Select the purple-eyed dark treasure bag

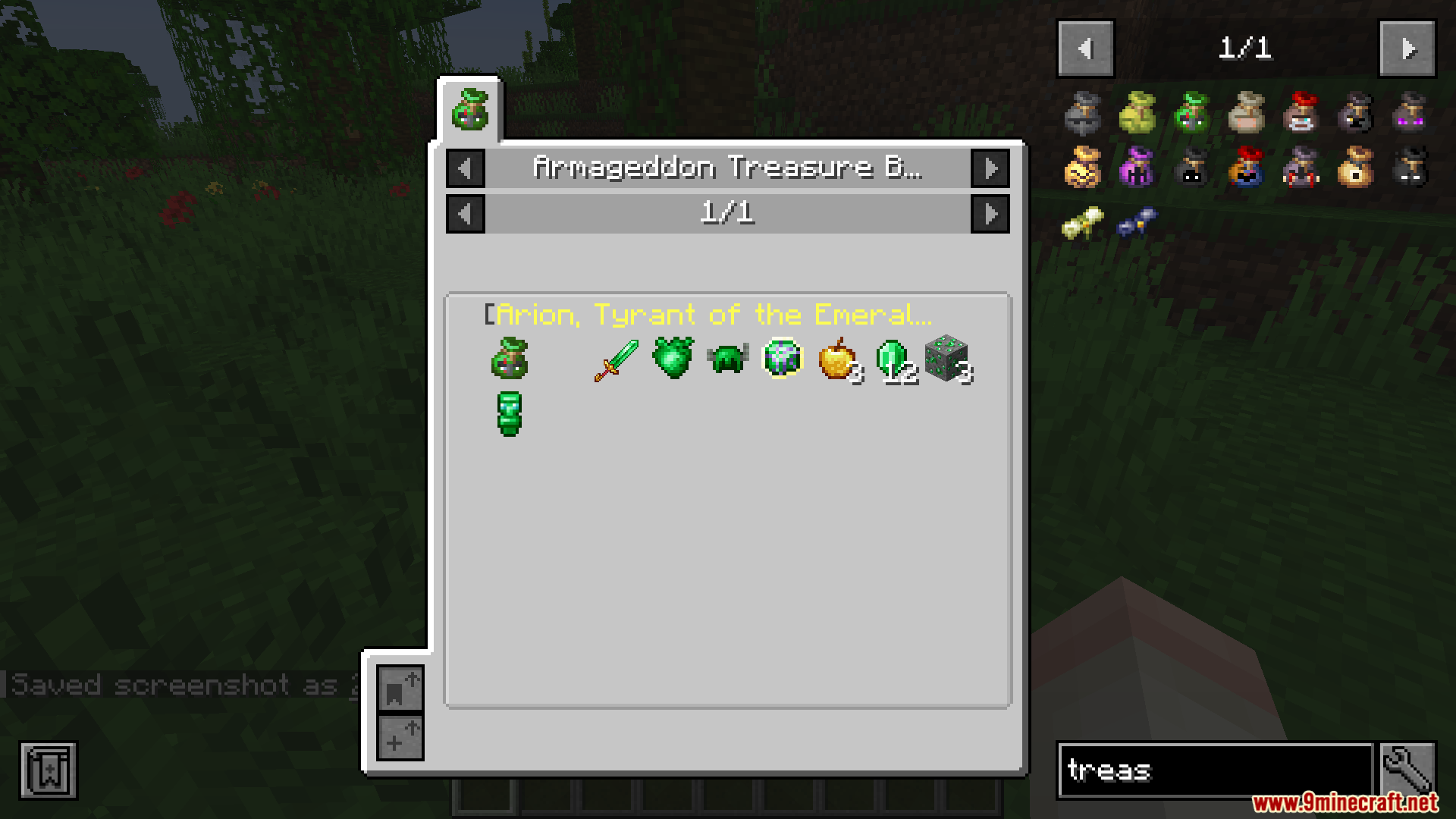point(1410,112)
